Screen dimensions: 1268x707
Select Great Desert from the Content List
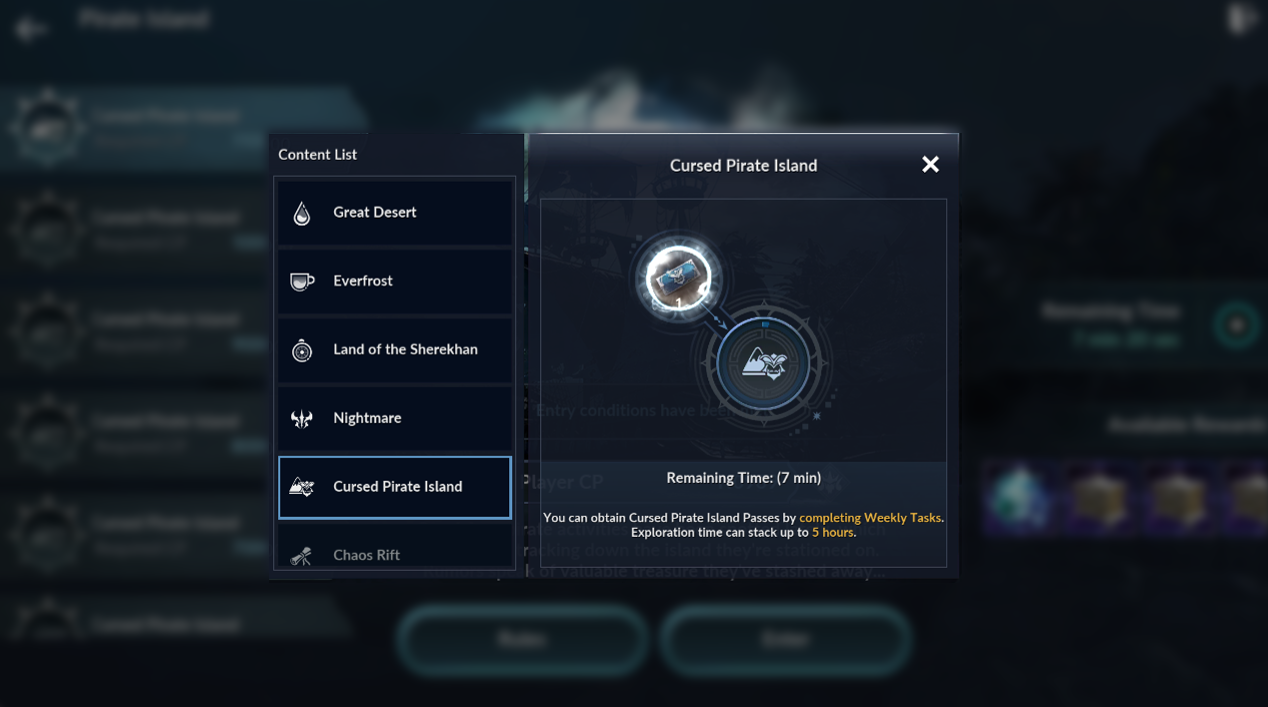(x=395, y=213)
